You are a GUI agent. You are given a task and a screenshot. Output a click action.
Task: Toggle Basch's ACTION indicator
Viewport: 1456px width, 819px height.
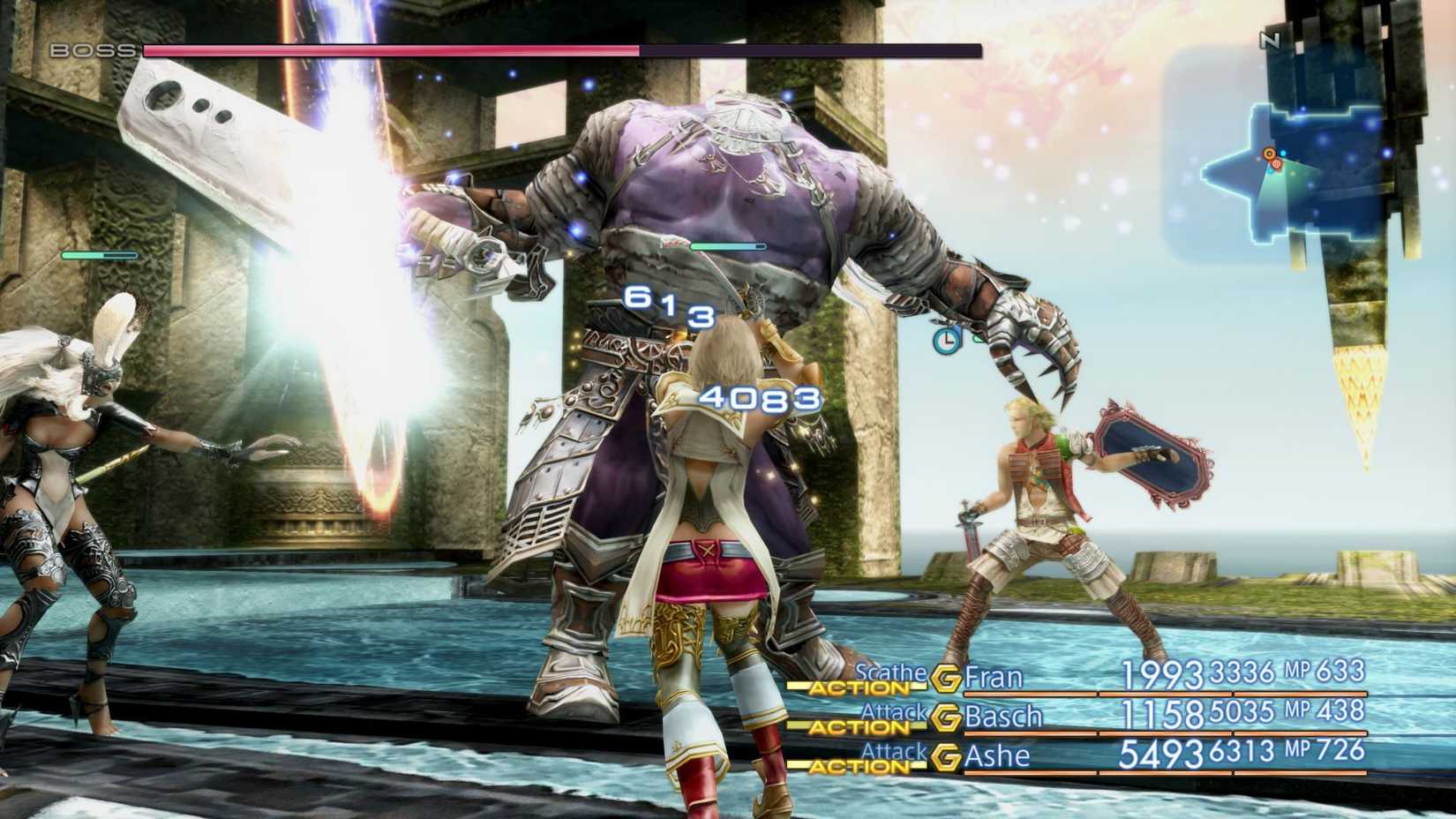[859, 727]
